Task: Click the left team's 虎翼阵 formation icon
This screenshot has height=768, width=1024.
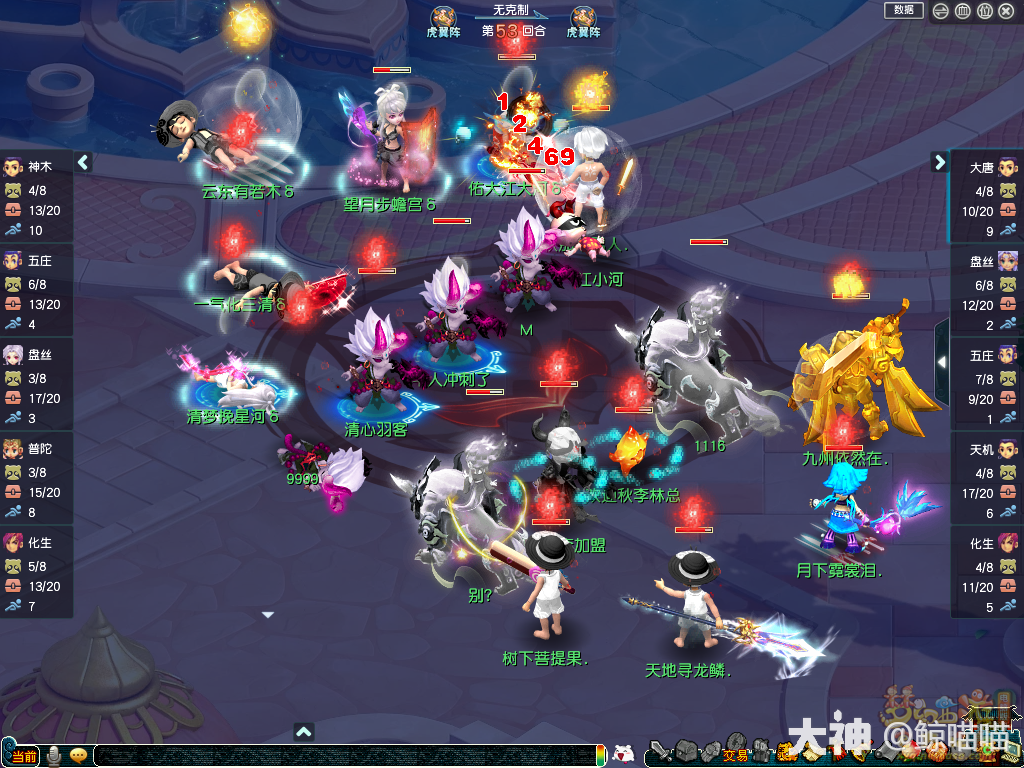Action: click(443, 18)
